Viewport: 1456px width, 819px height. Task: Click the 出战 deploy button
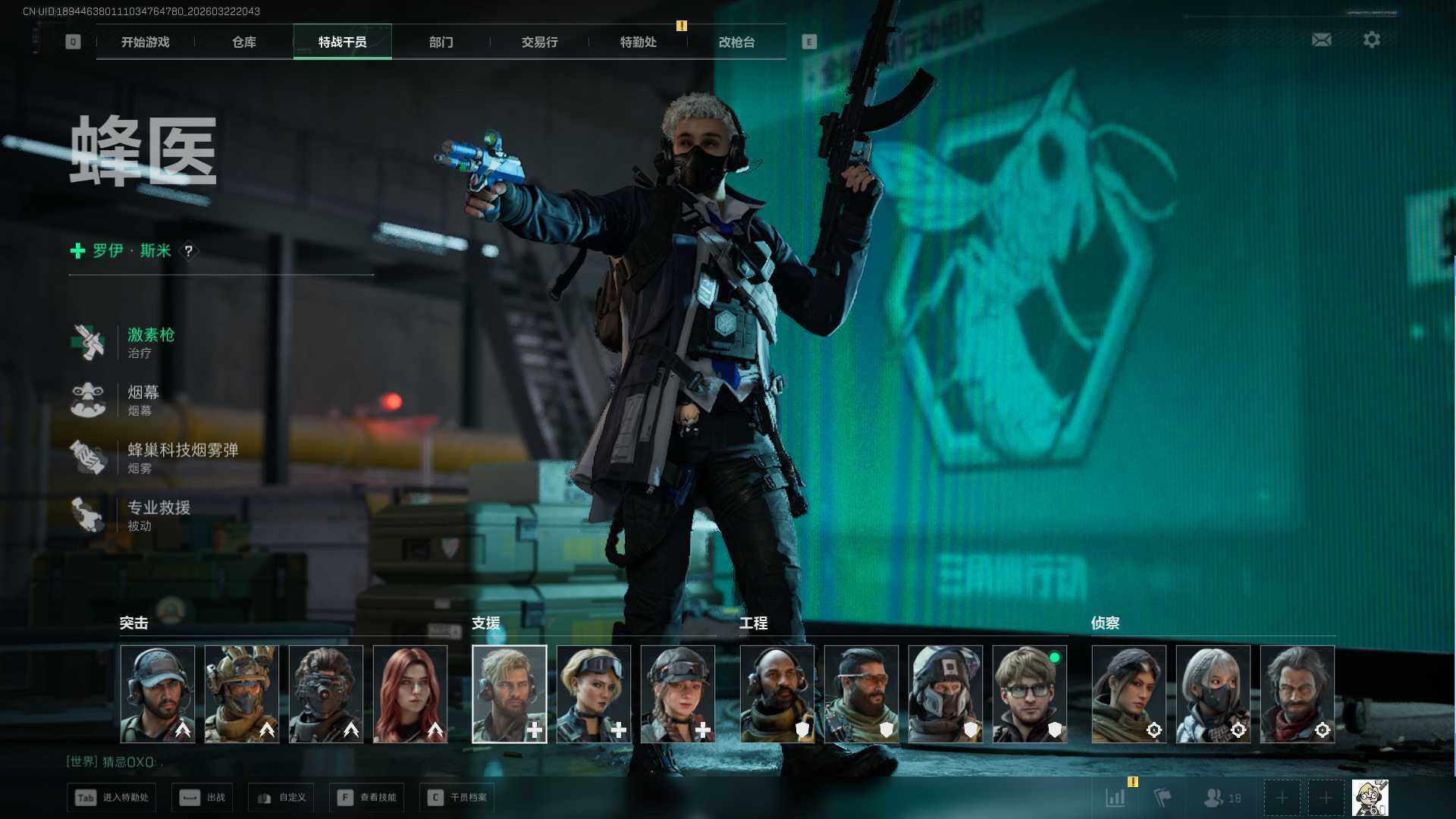click(202, 798)
